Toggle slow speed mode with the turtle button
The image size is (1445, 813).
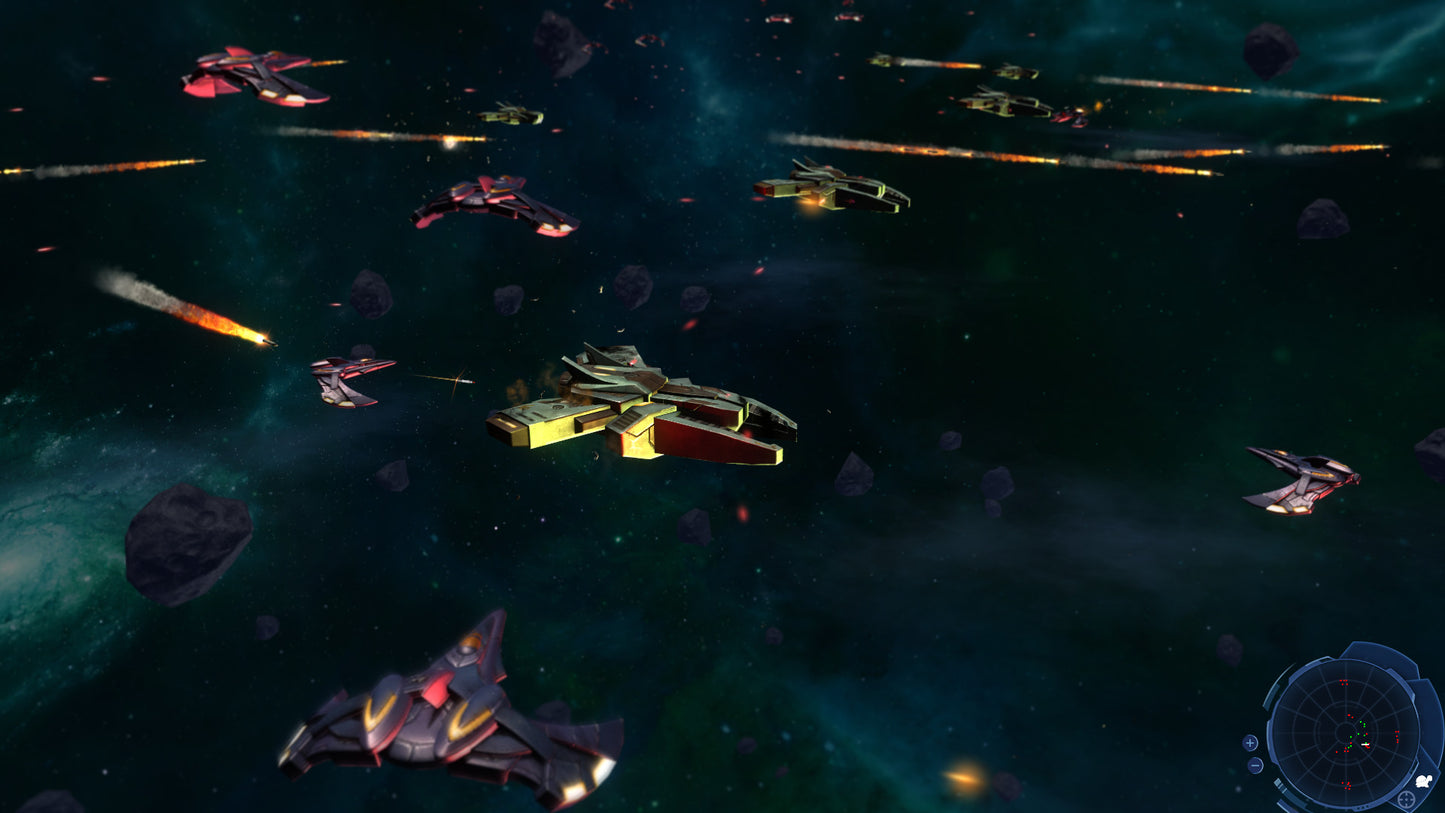(1423, 781)
